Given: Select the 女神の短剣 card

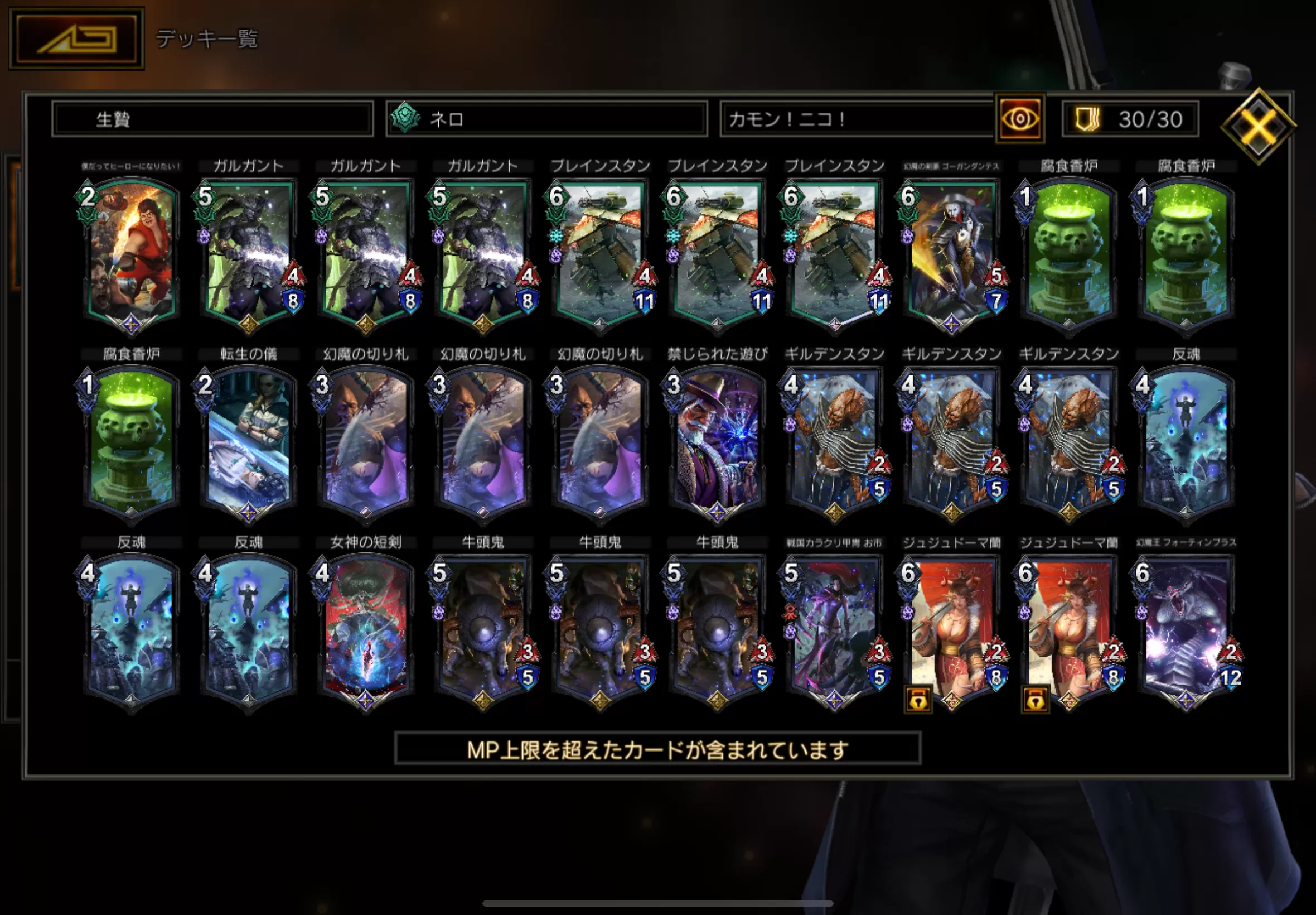Looking at the screenshot, I should (x=365, y=631).
